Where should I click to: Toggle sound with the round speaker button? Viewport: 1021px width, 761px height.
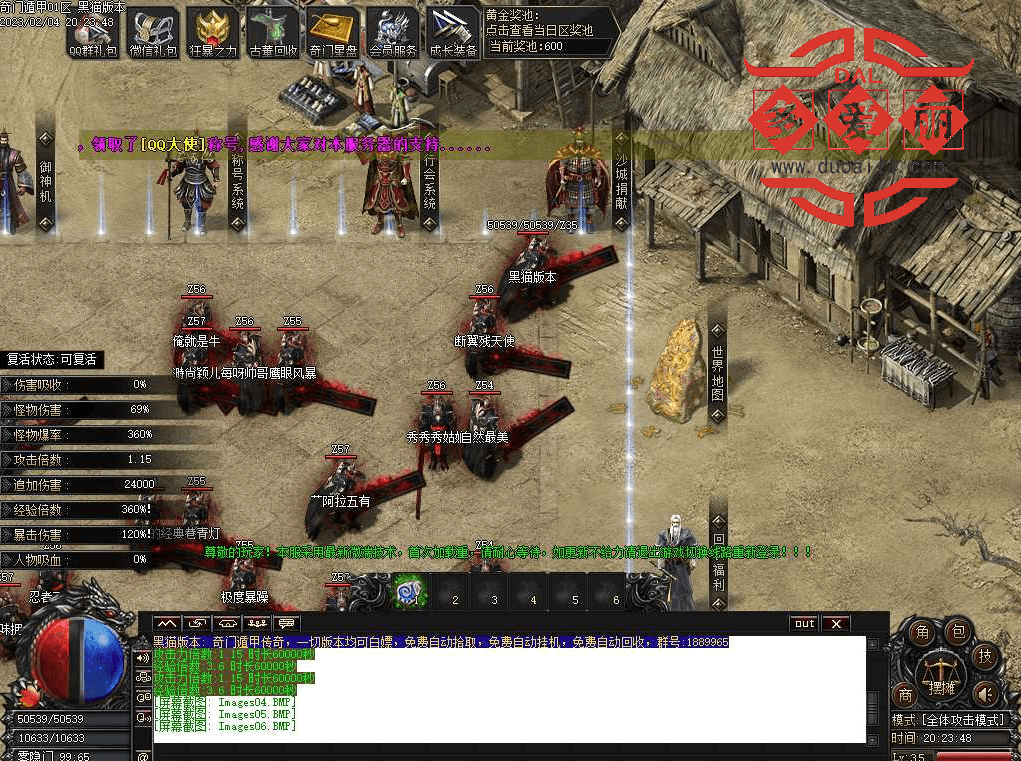pyautogui.click(x=985, y=693)
